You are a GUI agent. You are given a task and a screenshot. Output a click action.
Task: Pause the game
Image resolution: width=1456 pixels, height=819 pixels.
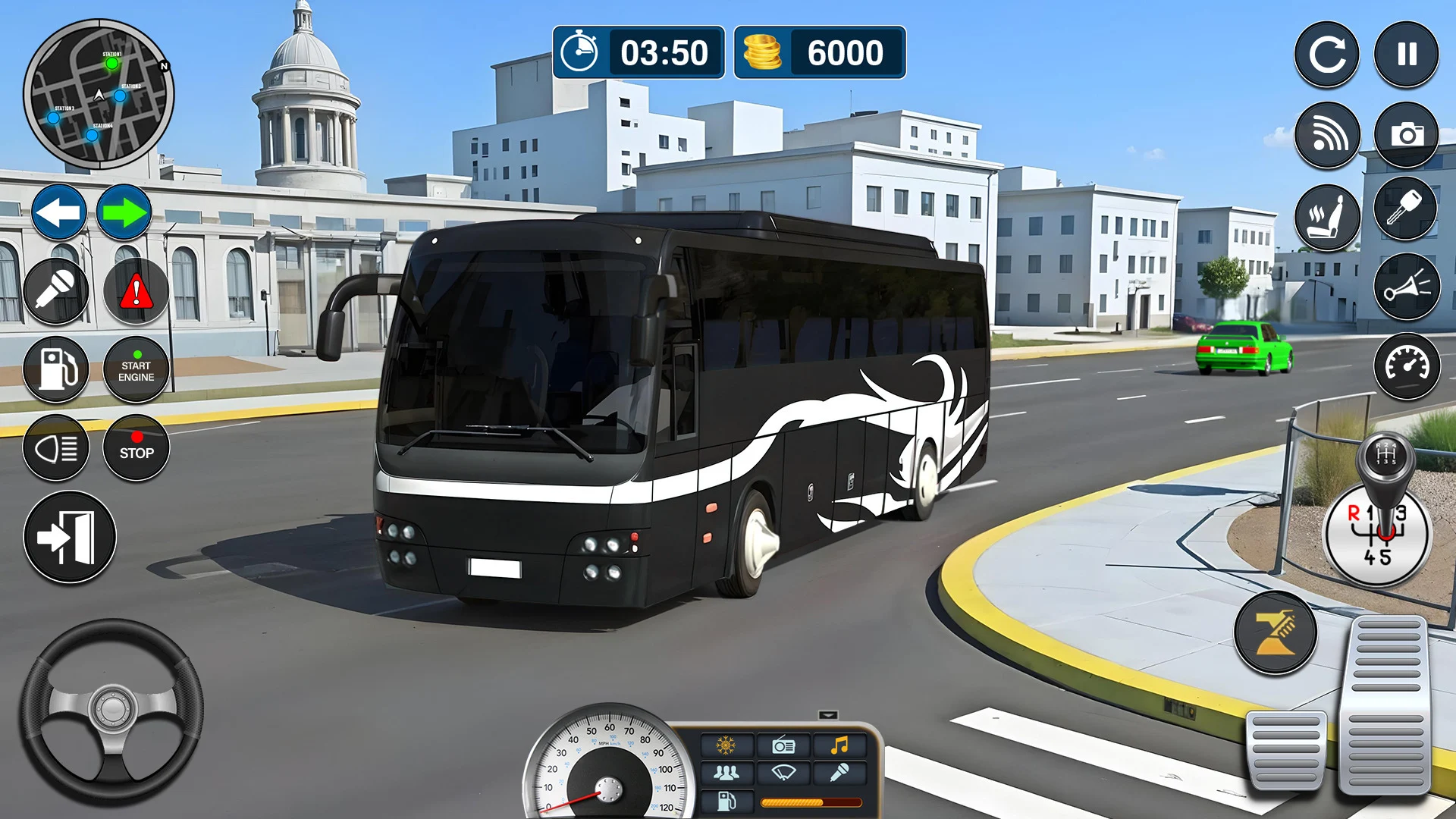pos(1407,54)
